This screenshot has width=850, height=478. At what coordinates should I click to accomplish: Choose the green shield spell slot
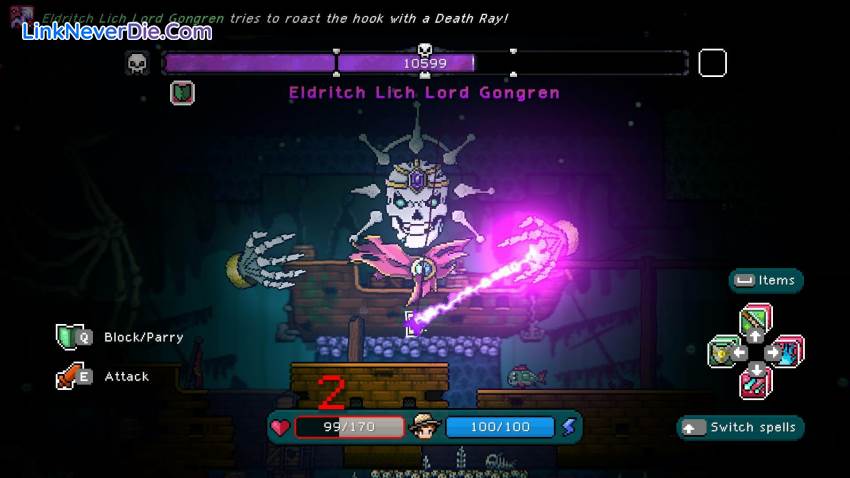click(723, 352)
